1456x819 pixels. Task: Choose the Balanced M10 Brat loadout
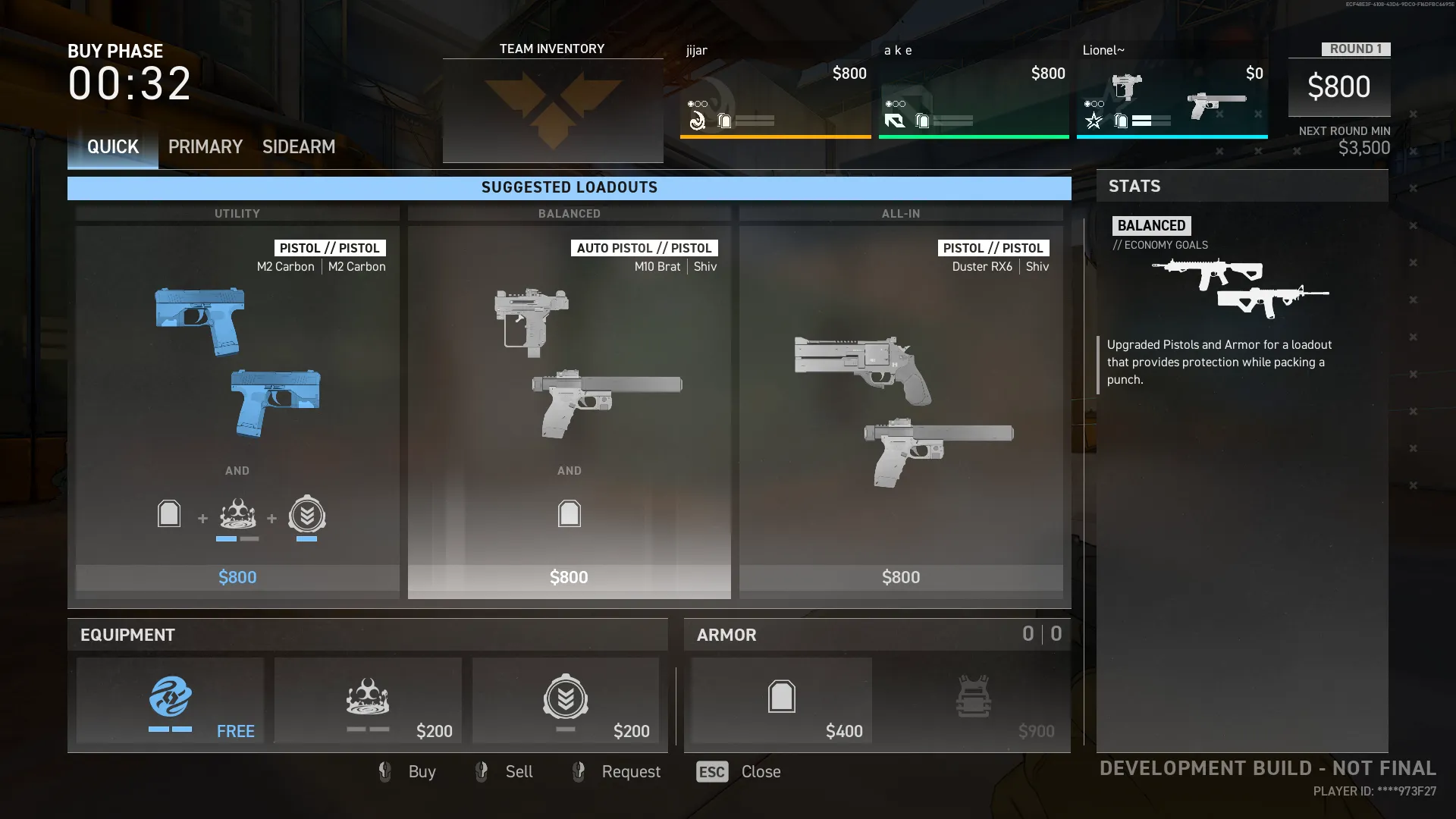click(x=569, y=402)
